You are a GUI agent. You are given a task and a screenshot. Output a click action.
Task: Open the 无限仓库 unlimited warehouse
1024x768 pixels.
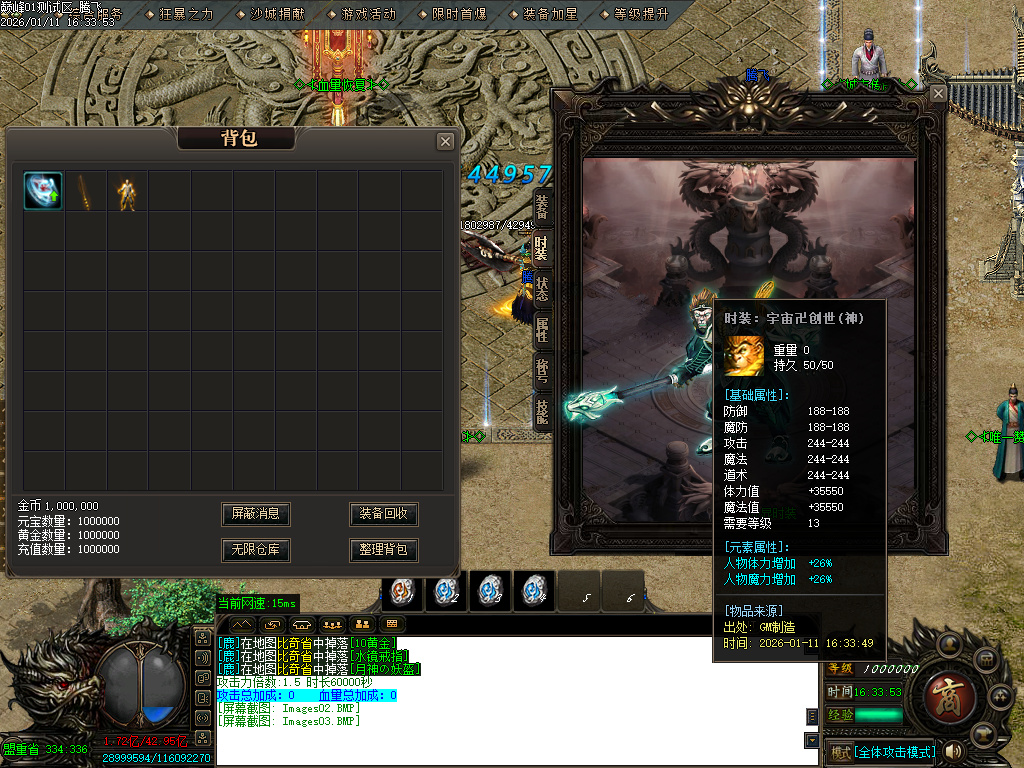point(256,550)
